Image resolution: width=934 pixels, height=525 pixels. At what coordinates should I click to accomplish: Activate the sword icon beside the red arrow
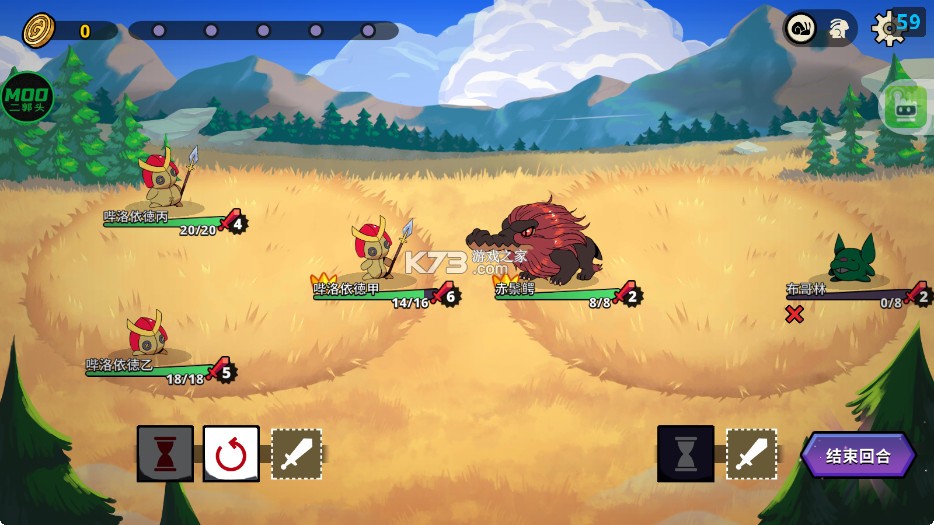point(297,454)
